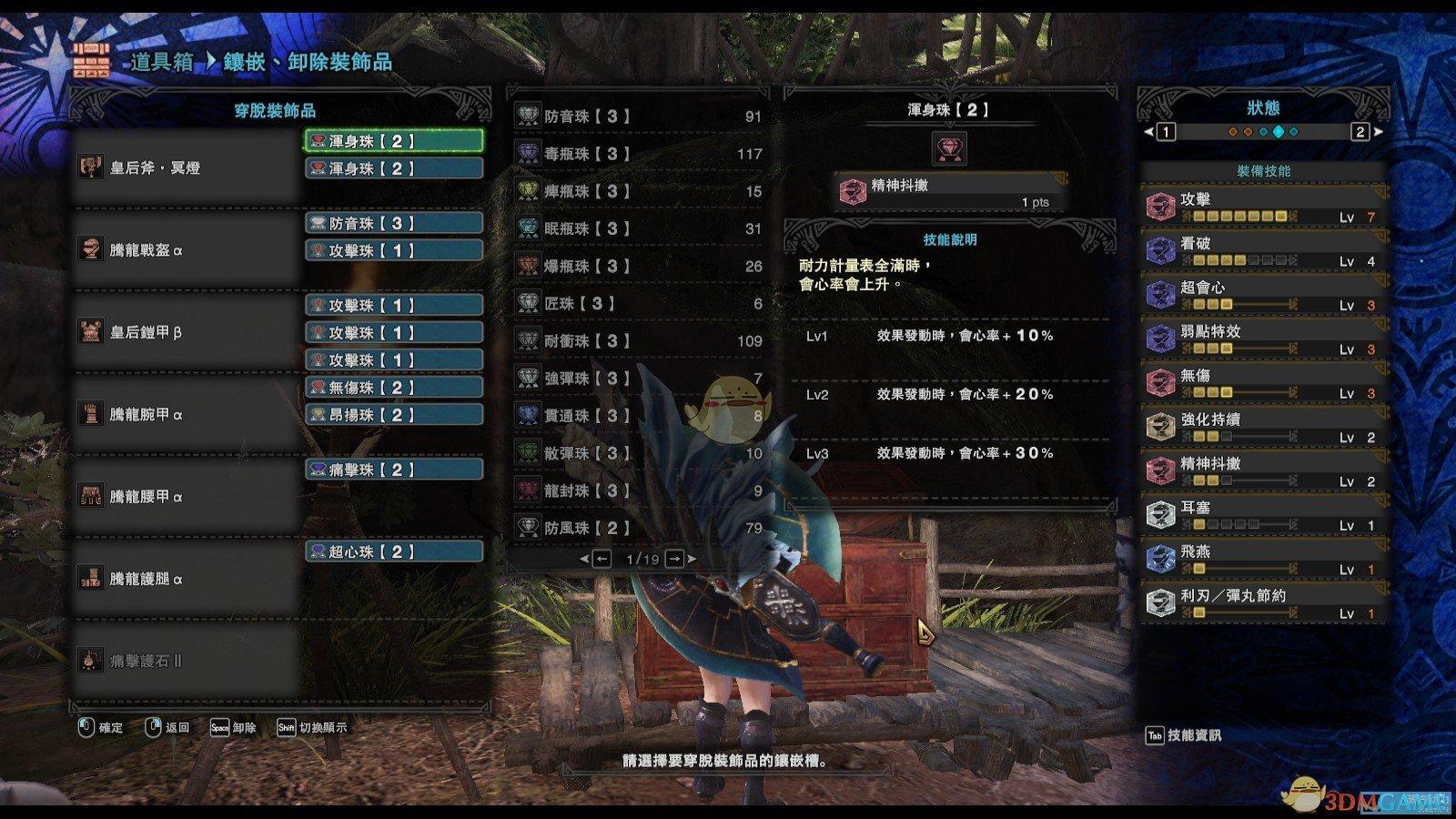Select the 皇后斧・冥燈 weapon row
1456x819 pixels.
[x=187, y=168]
